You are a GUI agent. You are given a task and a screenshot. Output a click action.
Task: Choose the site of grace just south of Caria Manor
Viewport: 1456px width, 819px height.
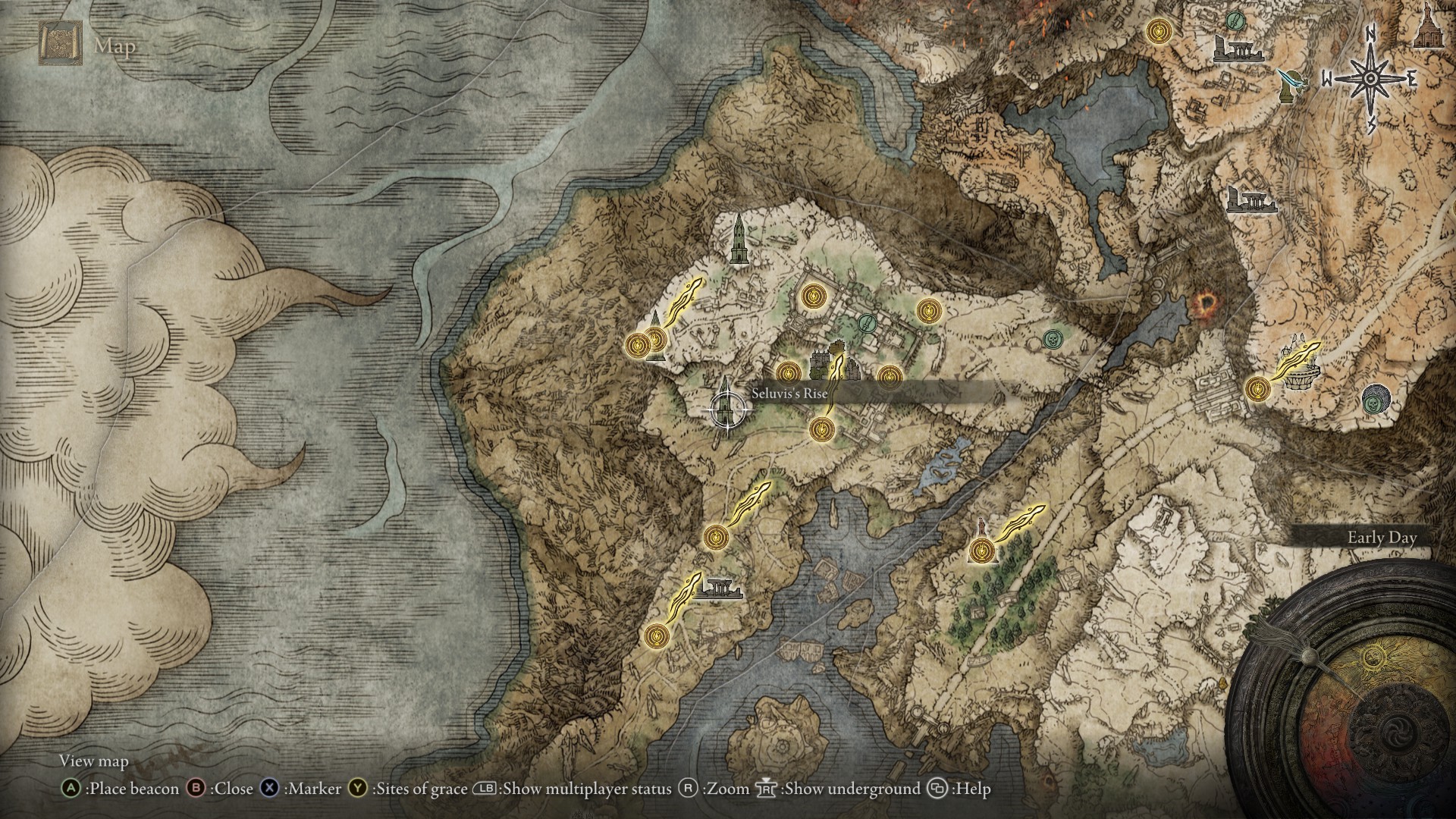820,430
